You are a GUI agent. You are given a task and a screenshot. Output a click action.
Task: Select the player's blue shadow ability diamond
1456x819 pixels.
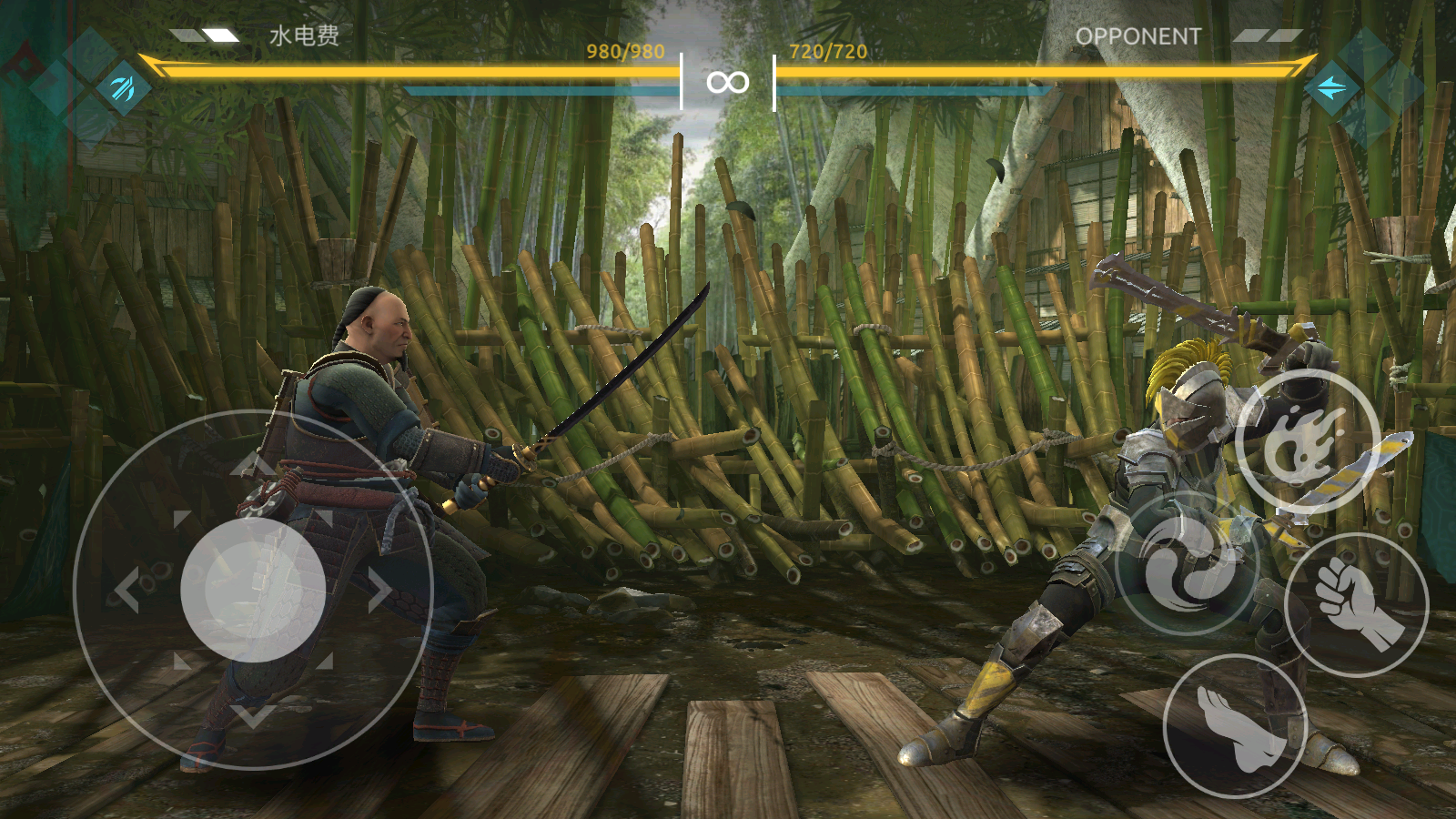[x=123, y=88]
